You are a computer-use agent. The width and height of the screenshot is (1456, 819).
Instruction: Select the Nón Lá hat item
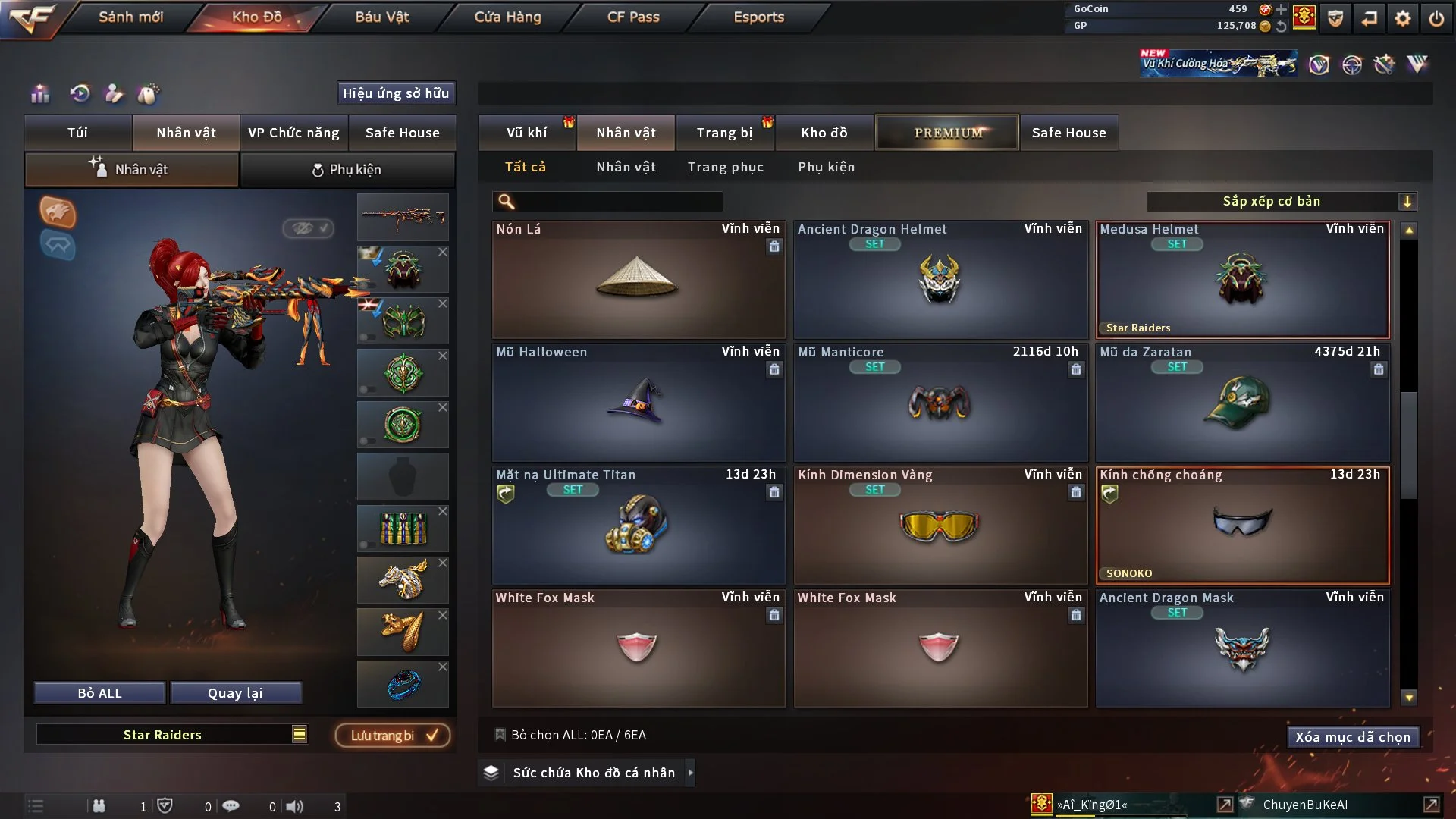638,280
